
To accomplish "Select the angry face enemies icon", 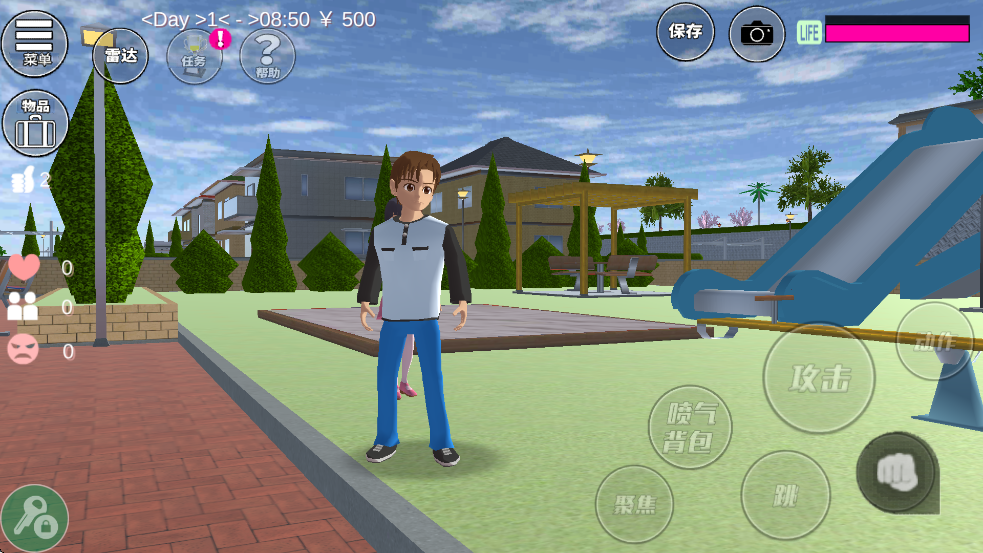I will coord(23,349).
